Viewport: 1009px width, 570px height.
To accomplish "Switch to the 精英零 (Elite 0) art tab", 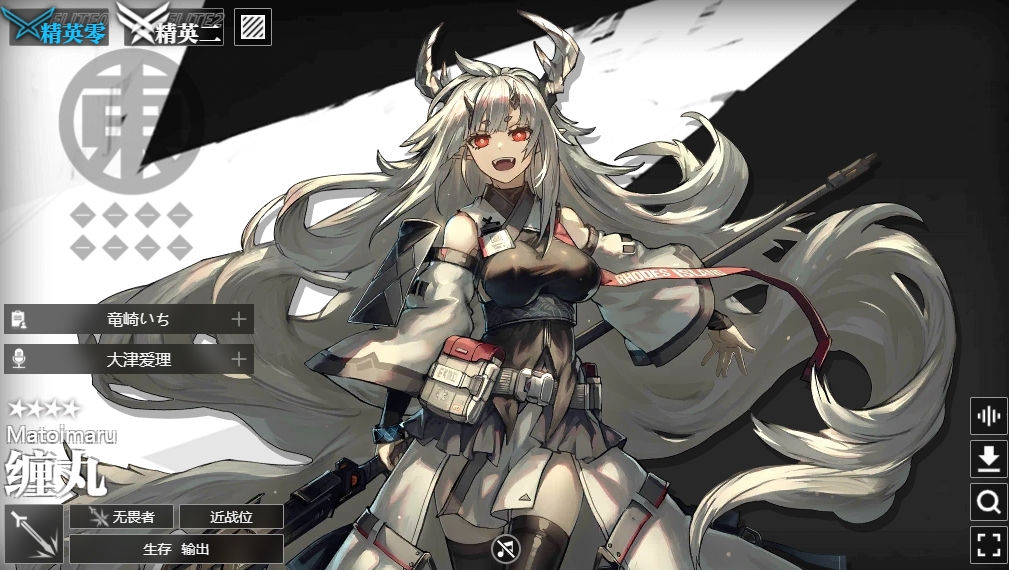I will 59,26.
